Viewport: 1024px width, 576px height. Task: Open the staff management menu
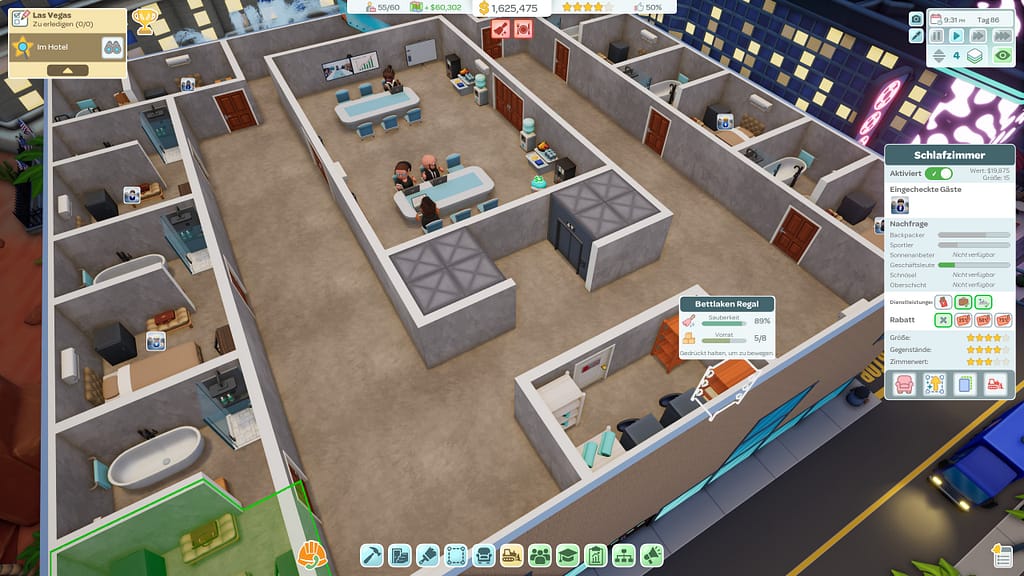tap(540, 555)
